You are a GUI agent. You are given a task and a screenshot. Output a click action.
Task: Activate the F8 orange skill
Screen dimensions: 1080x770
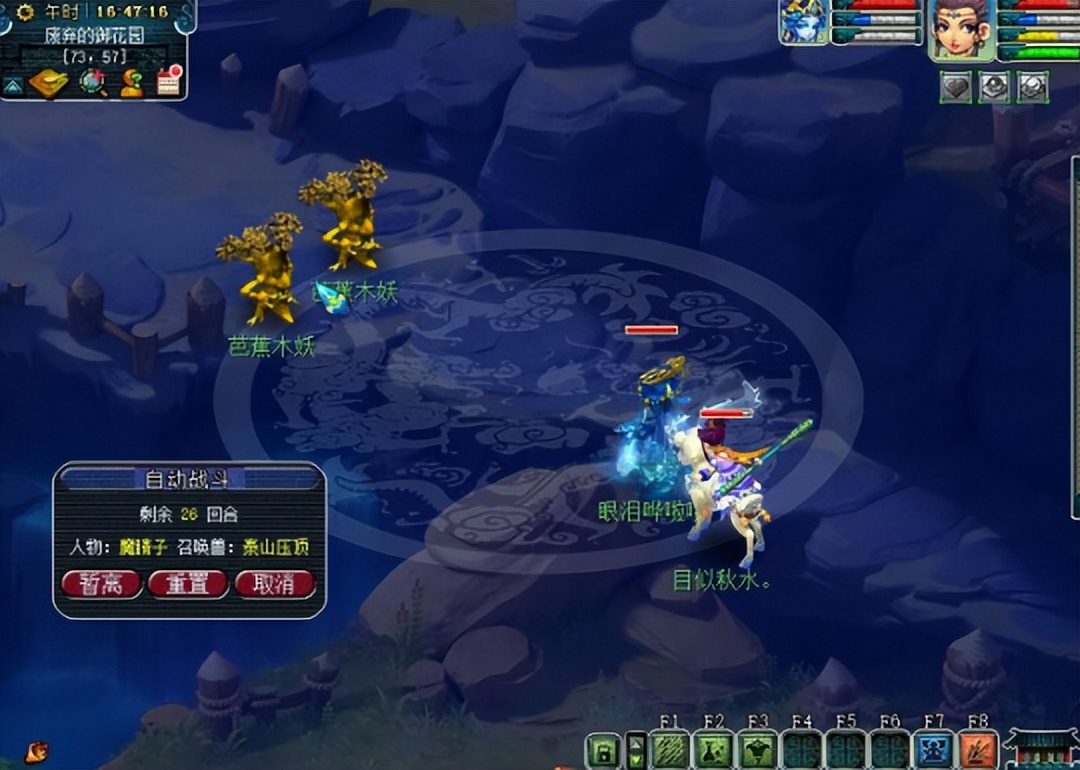click(x=977, y=750)
